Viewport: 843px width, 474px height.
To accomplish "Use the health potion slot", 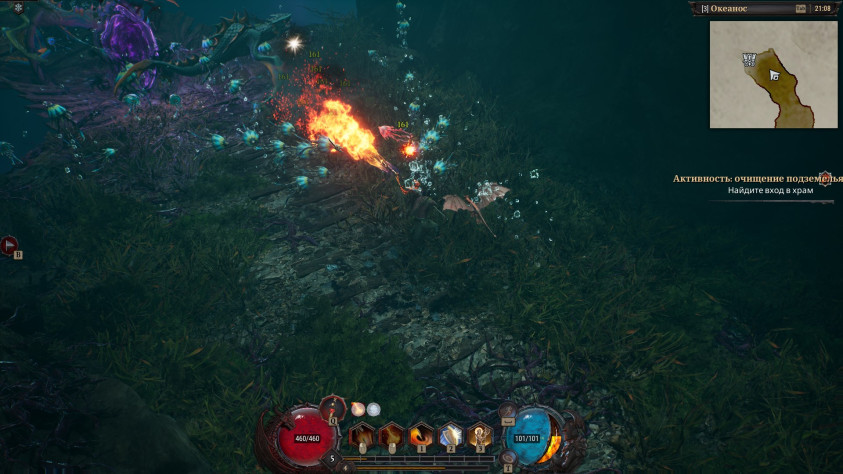I will click(333, 408).
